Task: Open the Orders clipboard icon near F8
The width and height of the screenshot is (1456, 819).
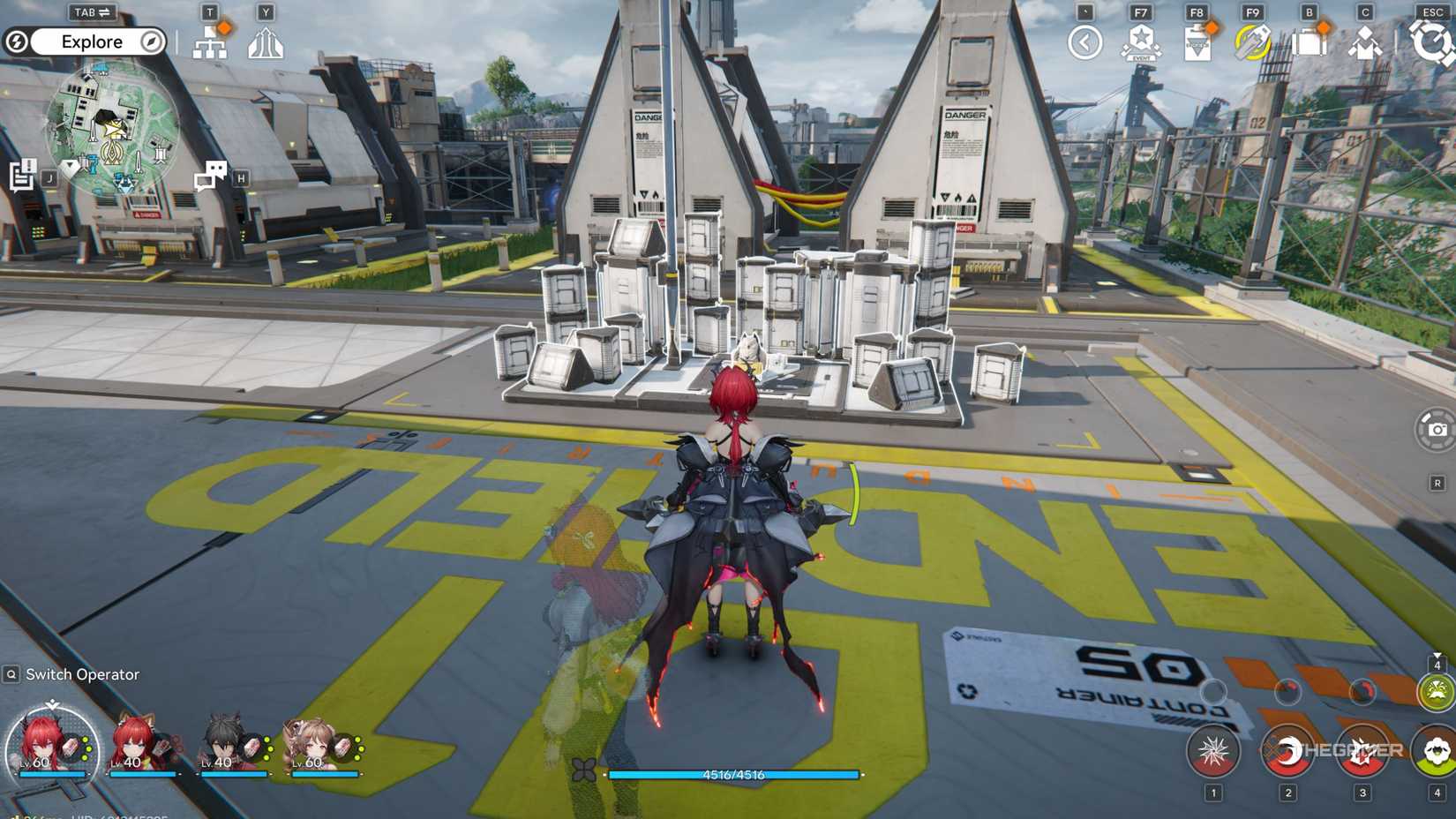Action: pyautogui.click(x=1197, y=41)
